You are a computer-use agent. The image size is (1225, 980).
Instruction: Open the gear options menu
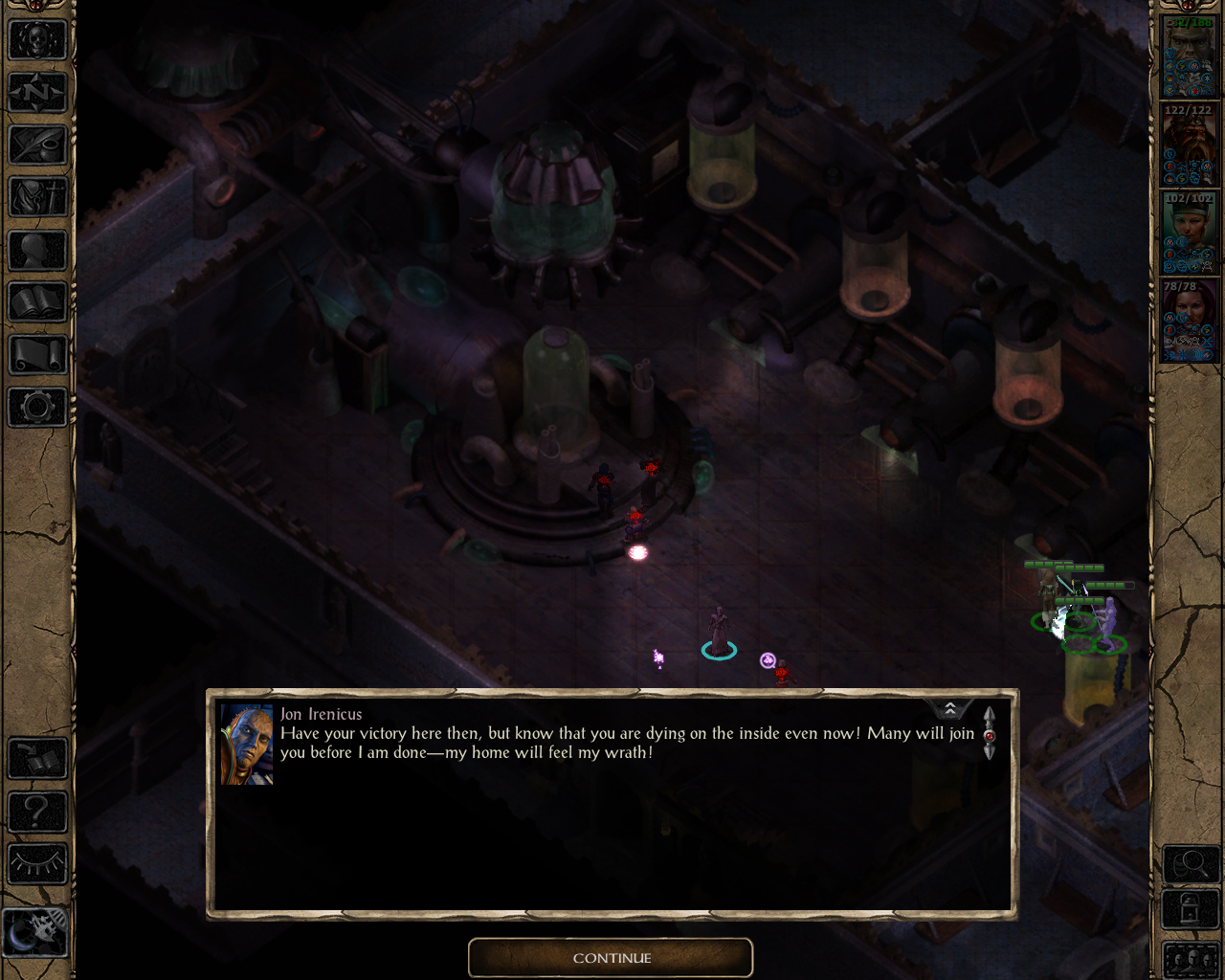pyautogui.click(x=37, y=408)
